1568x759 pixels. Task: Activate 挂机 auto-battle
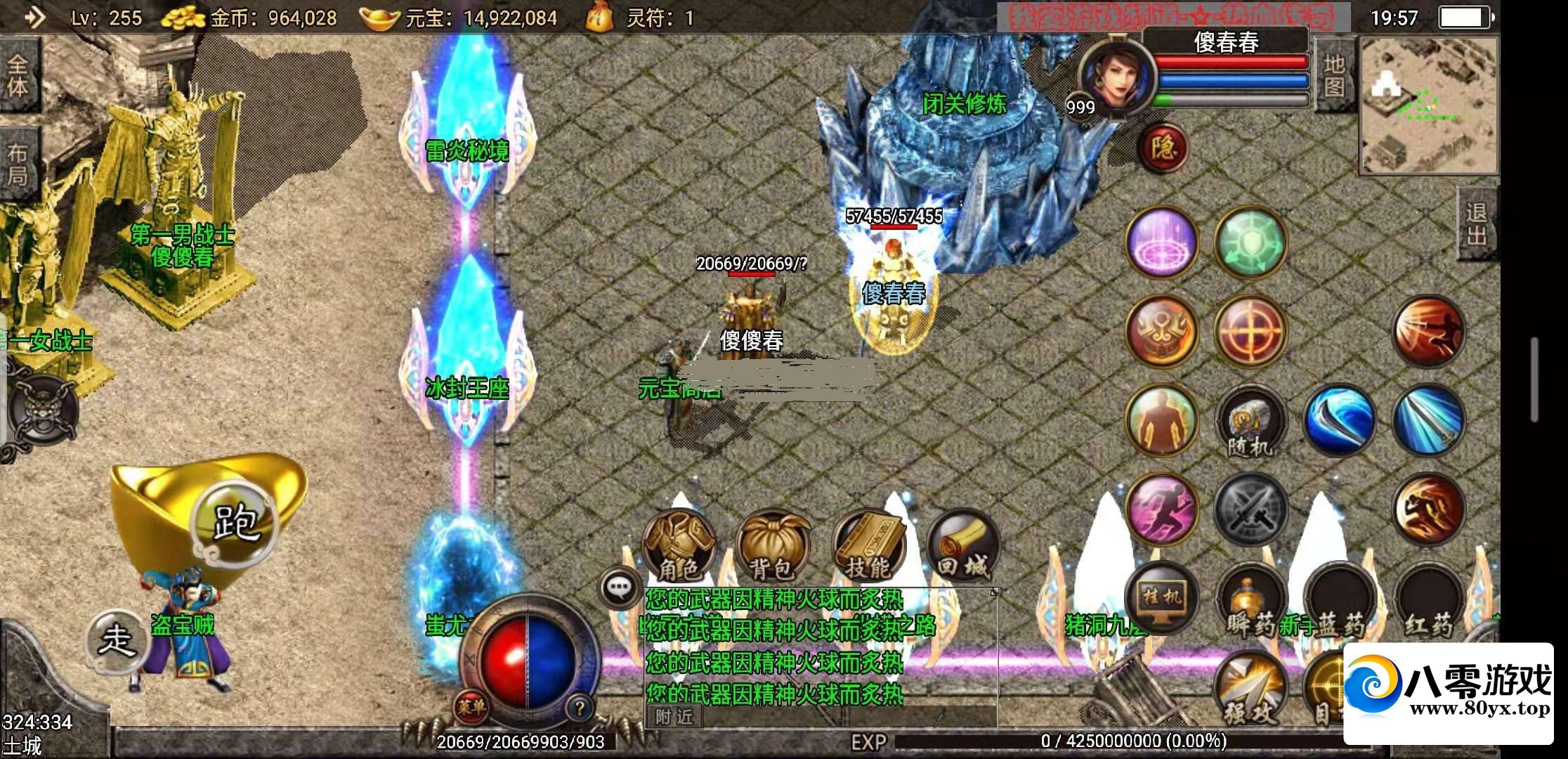[x=1163, y=598]
